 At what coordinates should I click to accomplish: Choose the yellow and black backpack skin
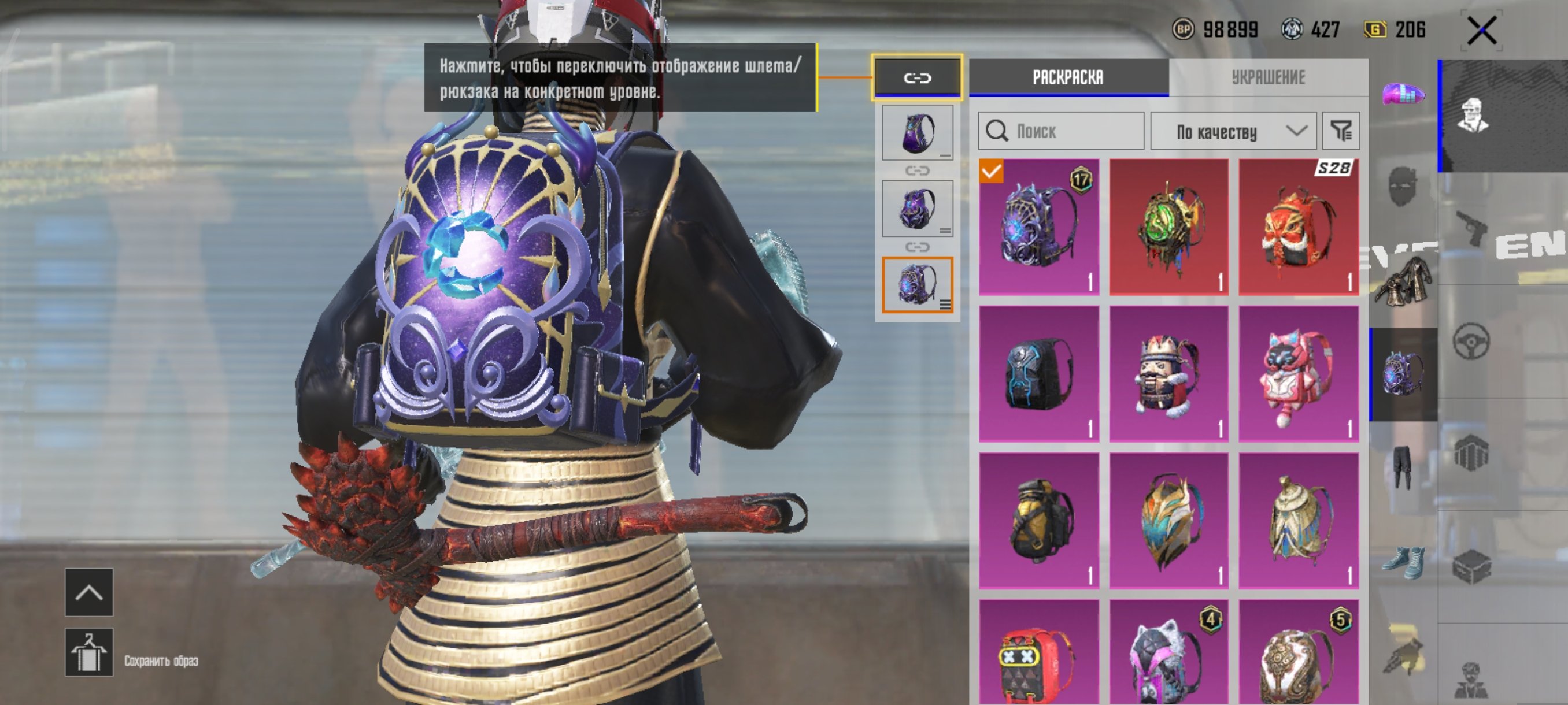1039,521
